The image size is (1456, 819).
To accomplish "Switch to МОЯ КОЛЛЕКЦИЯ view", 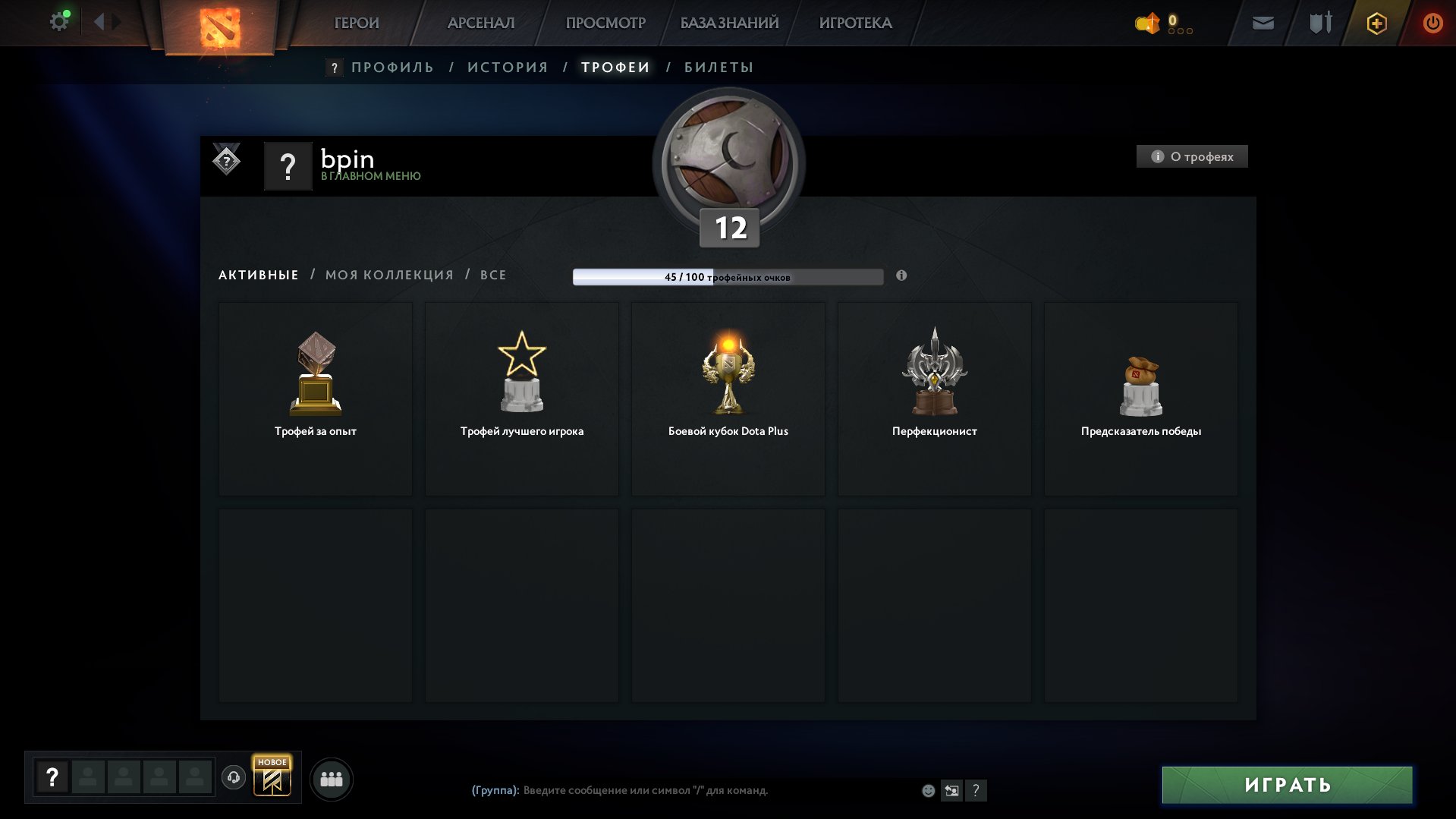I will coord(389,275).
